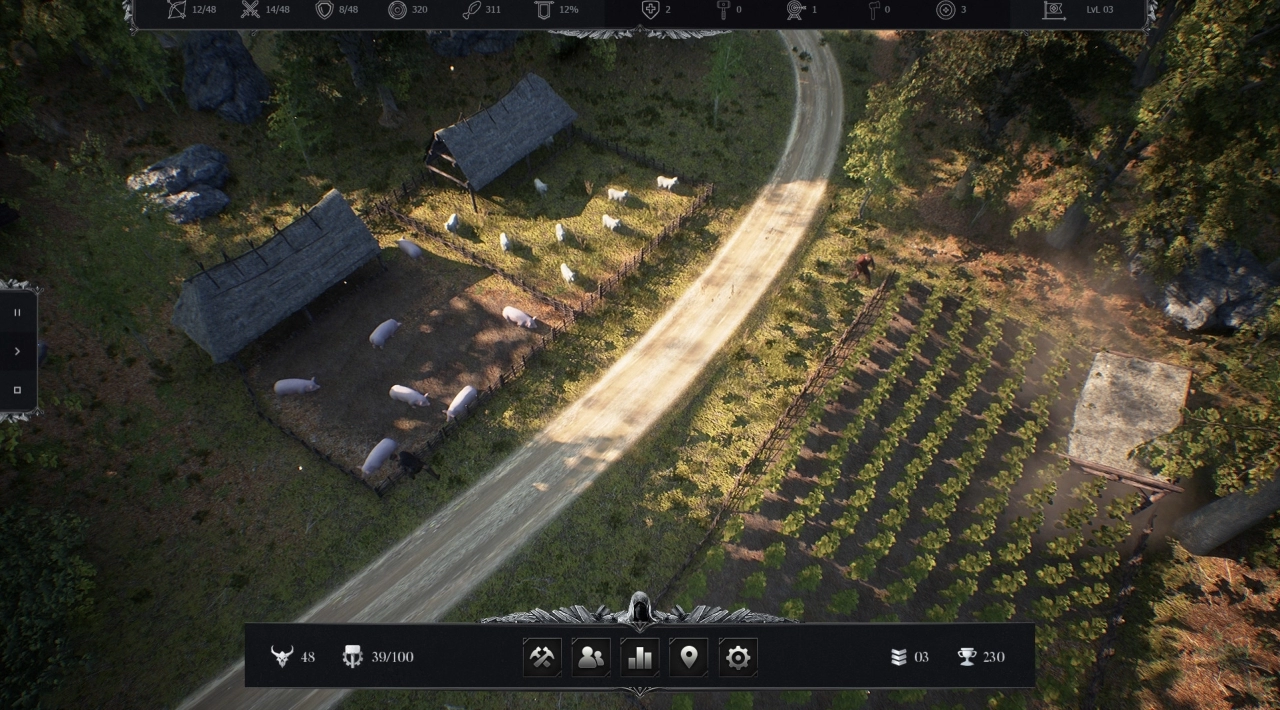Pause the game with the pause button
The width and height of the screenshot is (1280, 710).
17,312
